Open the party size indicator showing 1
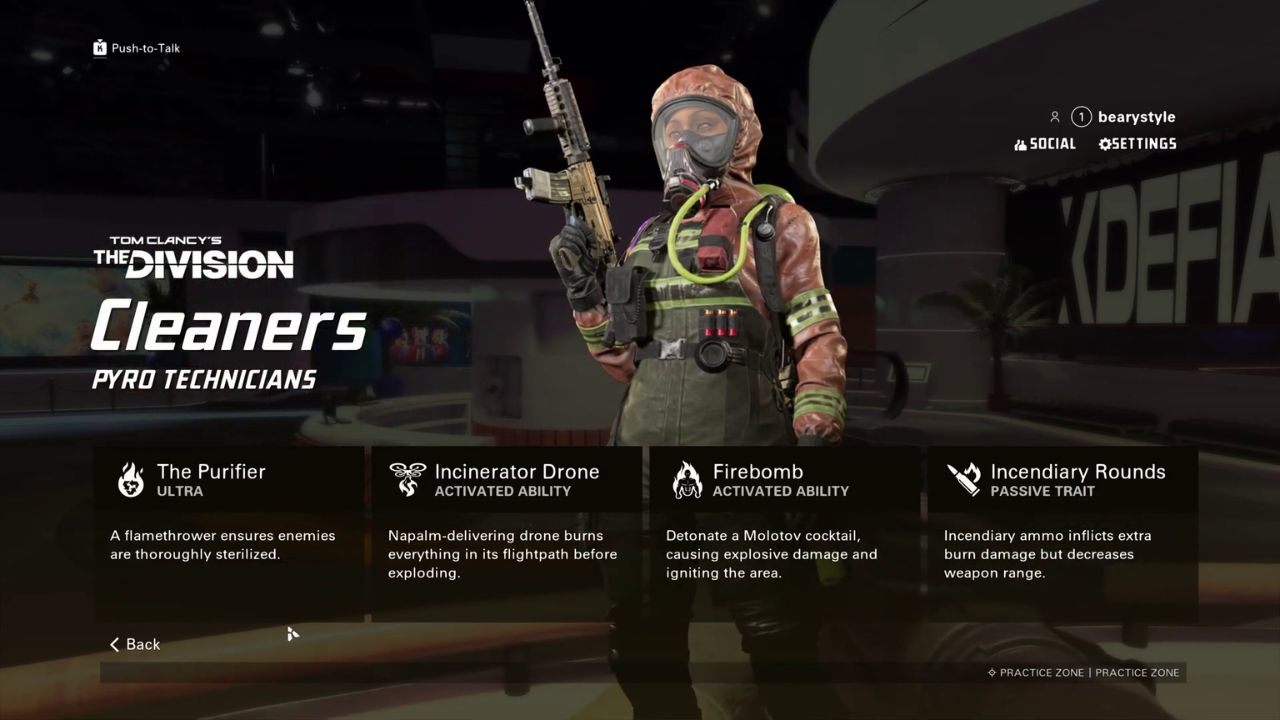 (1080, 117)
